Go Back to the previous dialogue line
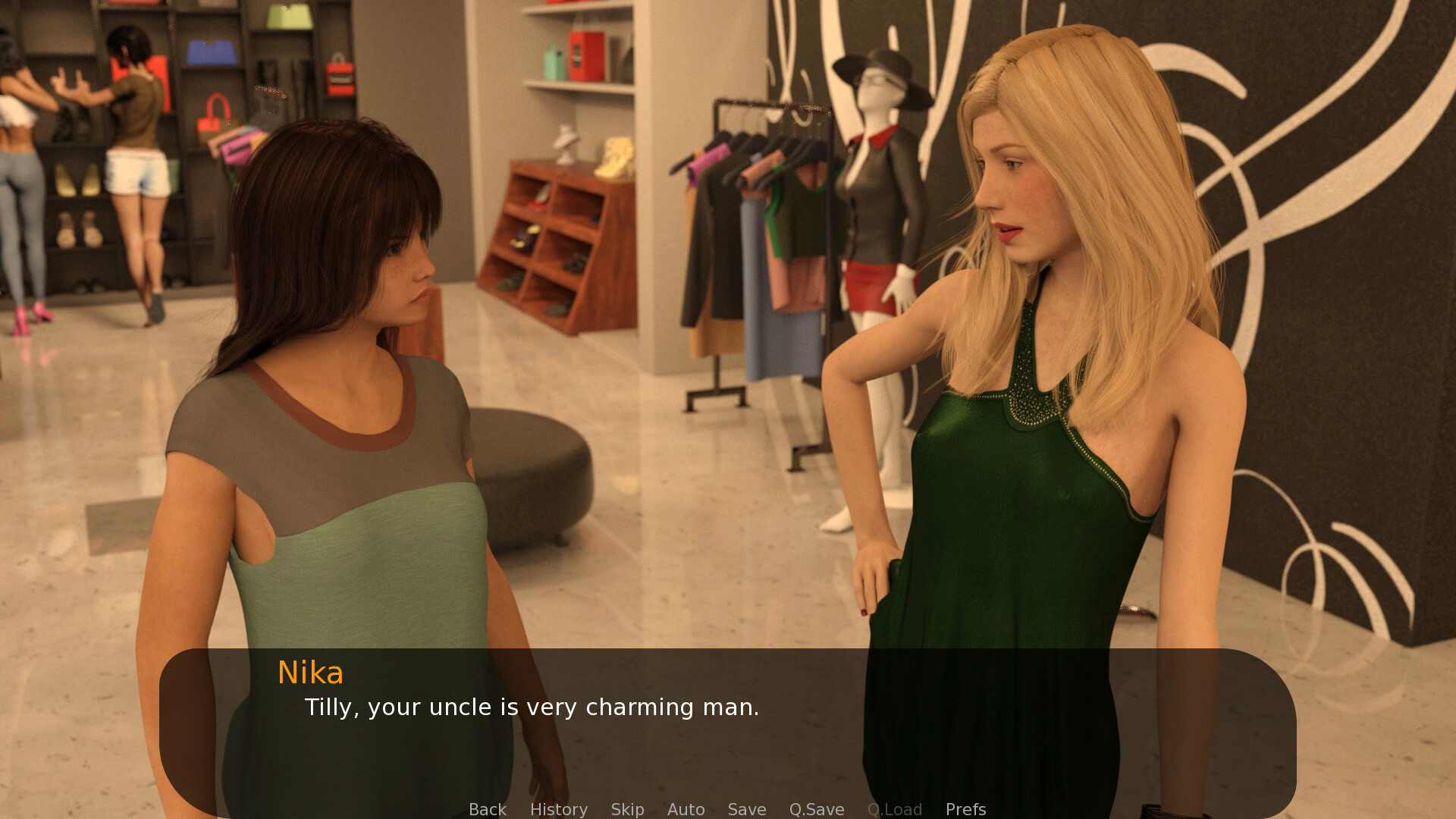The height and width of the screenshot is (819, 1456). pyautogui.click(x=487, y=809)
